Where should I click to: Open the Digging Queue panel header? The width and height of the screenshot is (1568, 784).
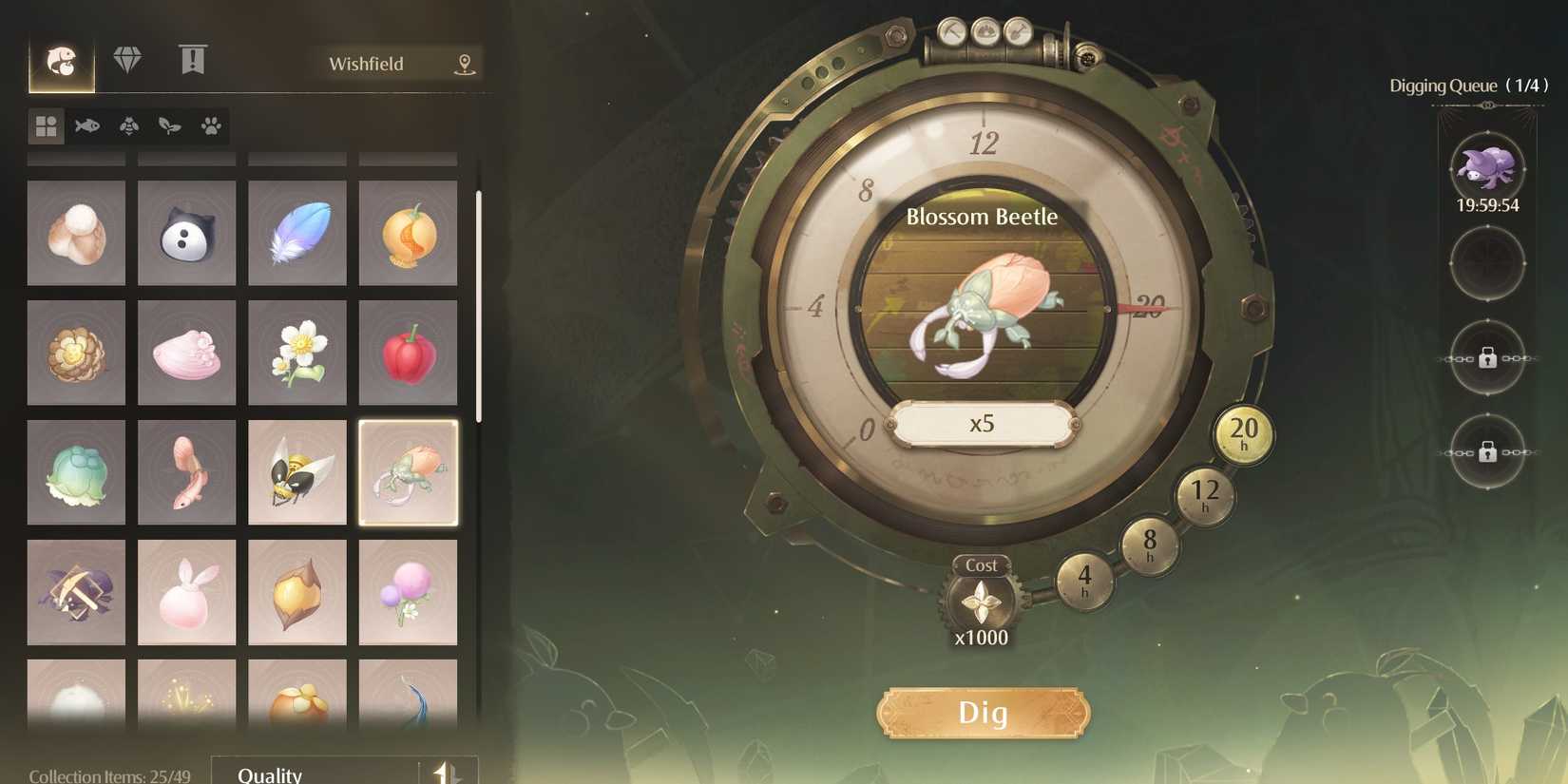coord(1488,86)
